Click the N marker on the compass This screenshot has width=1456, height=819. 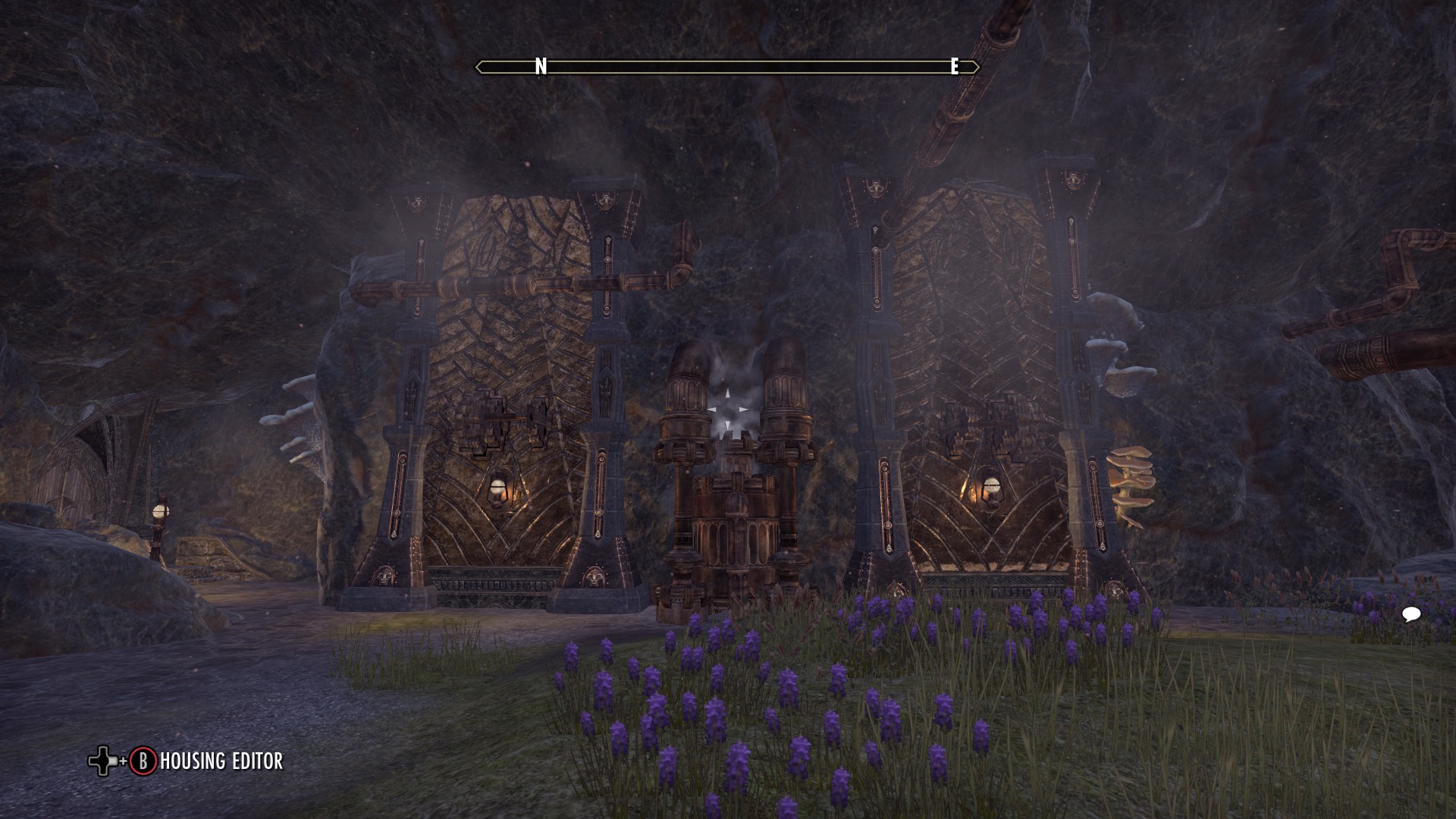pos(541,67)
